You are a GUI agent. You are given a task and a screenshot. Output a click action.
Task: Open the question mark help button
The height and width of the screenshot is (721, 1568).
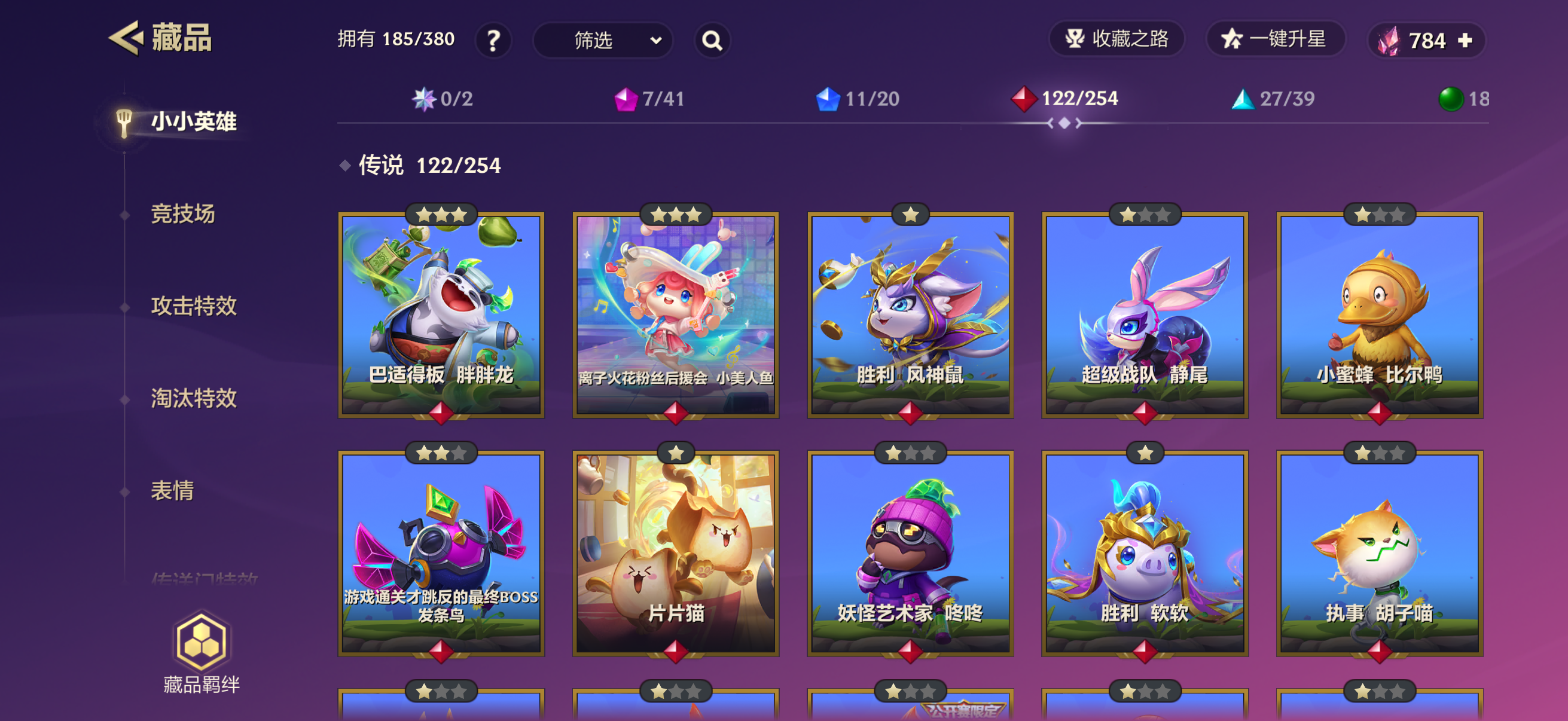[493, 41]
